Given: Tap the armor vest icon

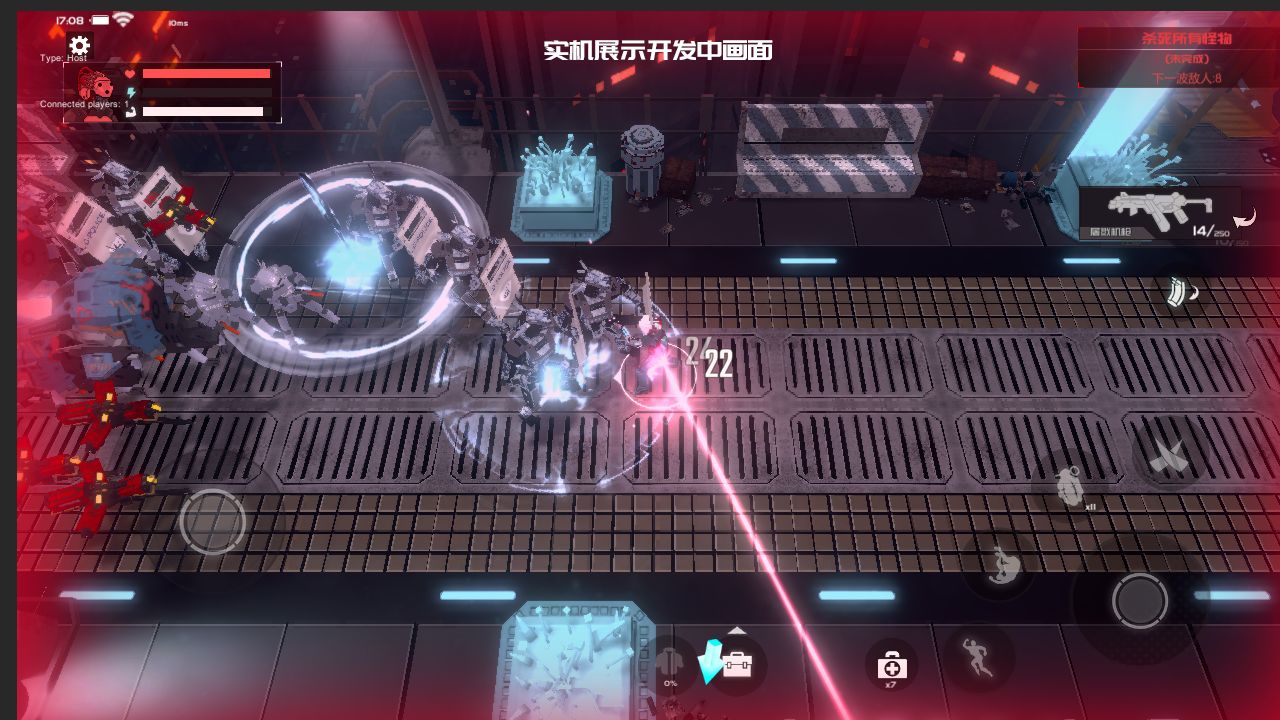Looking at the screenshot, I should coord(670,663).
